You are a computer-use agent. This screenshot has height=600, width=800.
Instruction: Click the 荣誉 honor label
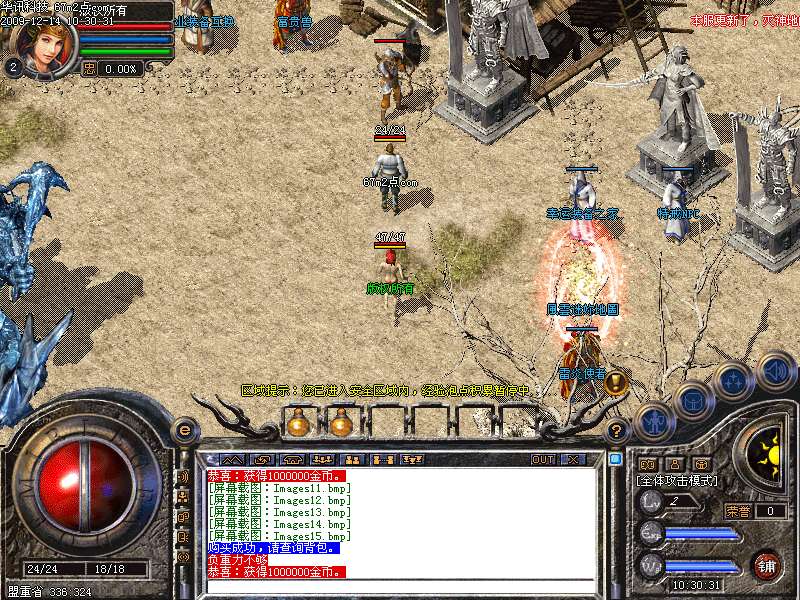click(738, 511)
